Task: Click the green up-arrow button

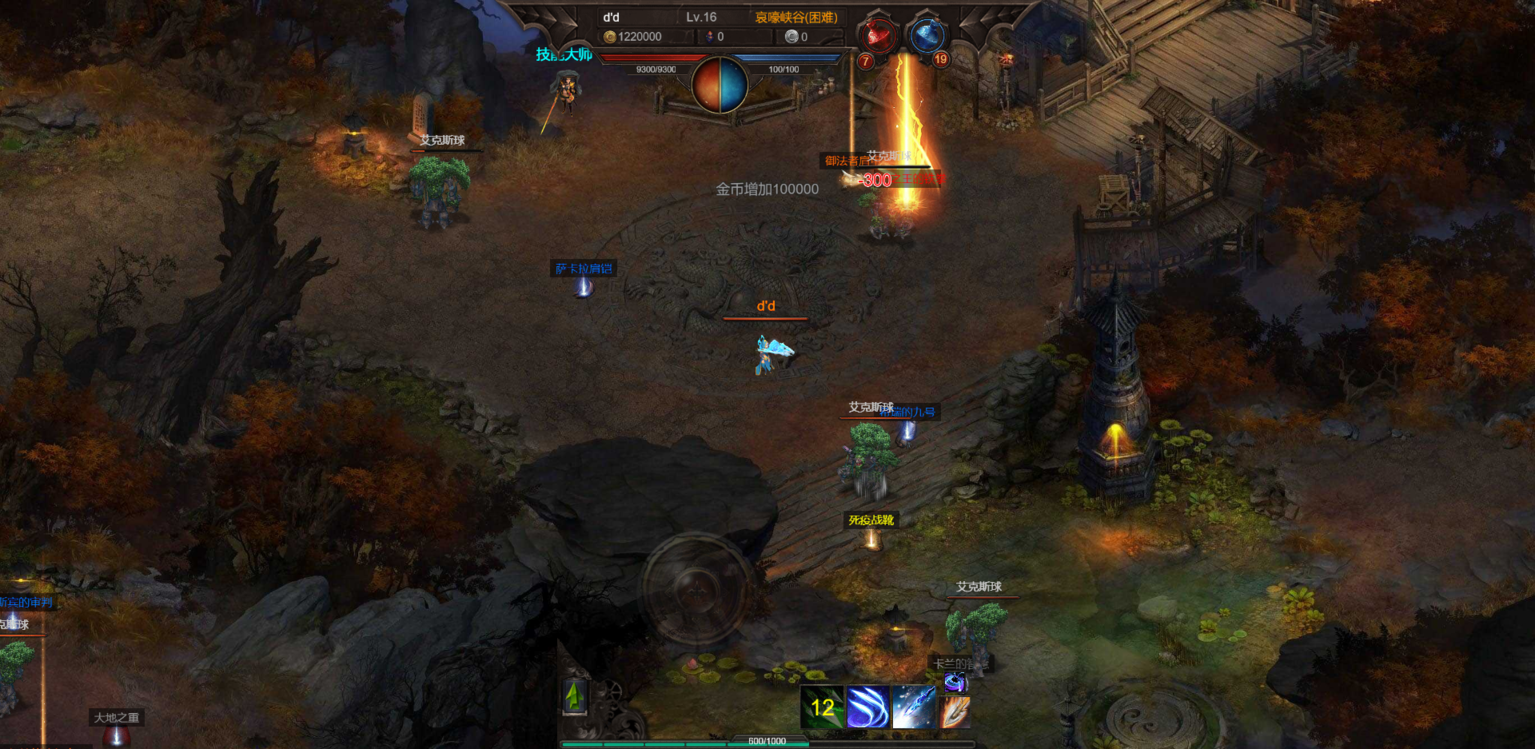Action: [574, 696]
